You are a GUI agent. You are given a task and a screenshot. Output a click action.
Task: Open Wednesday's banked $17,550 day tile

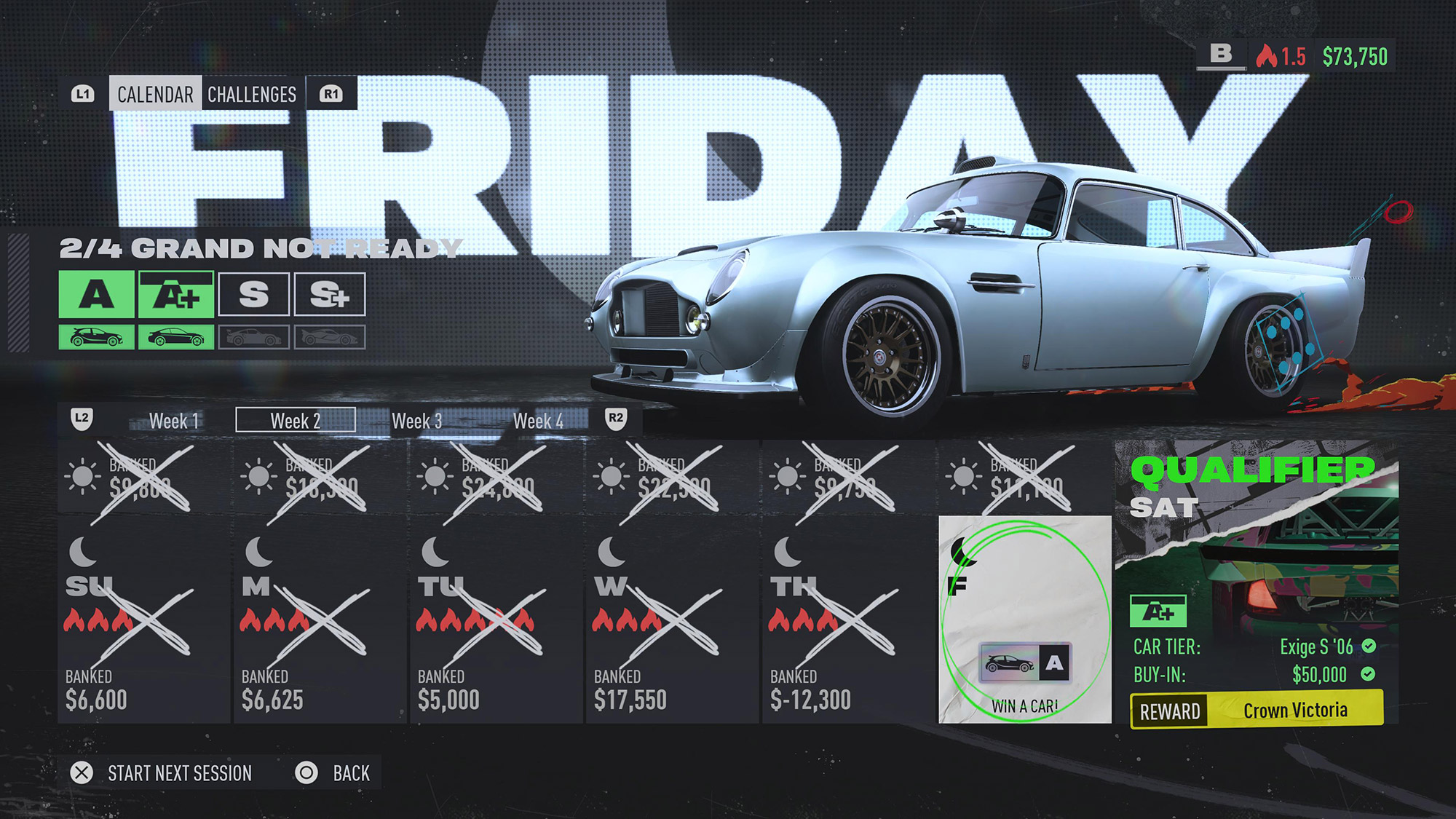[x=672, y=619]
